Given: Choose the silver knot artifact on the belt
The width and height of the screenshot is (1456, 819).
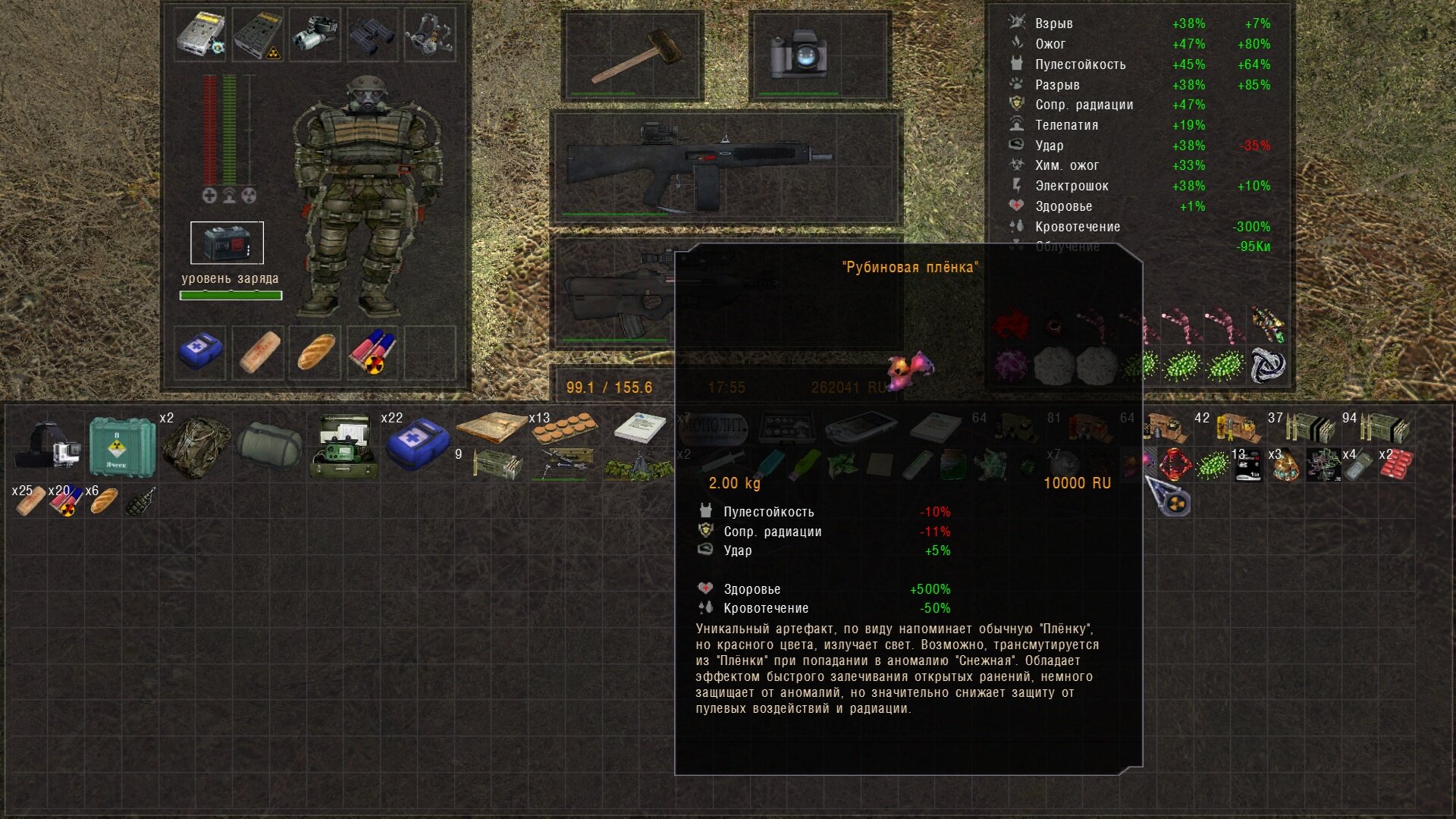Looking at the screenshot, I should pos(1267,366).
